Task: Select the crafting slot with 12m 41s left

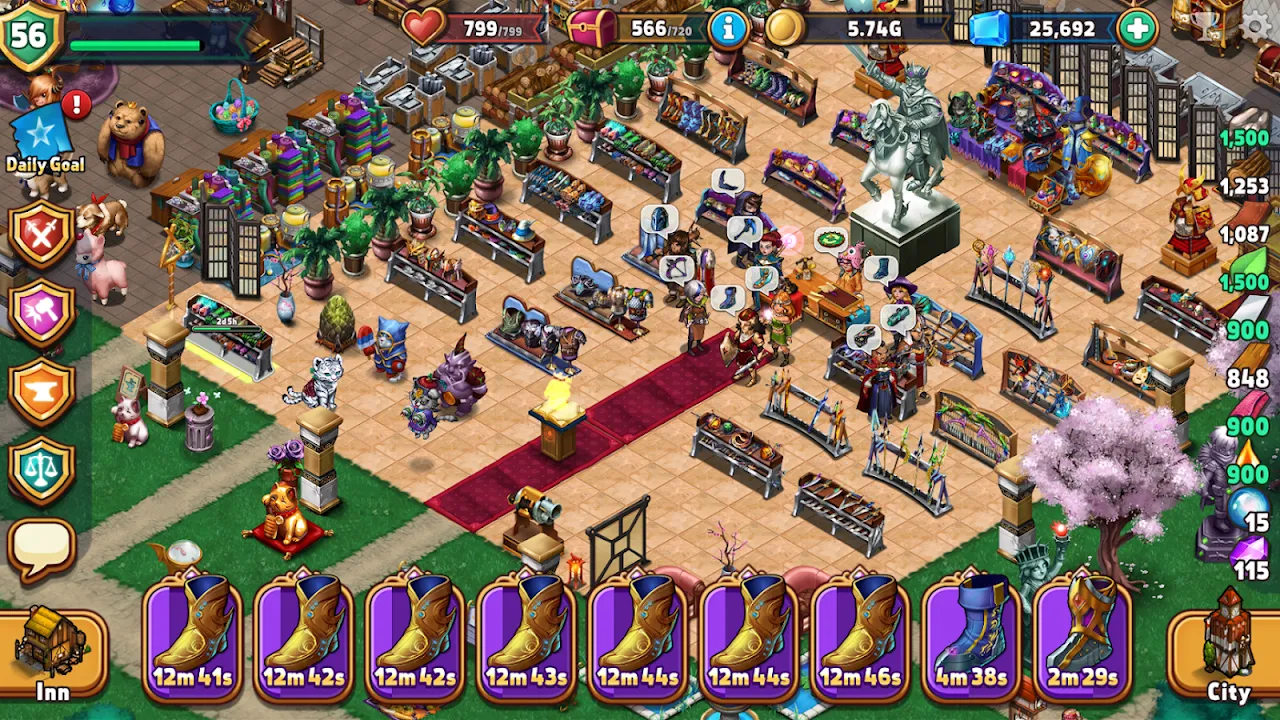Action: point(192,635)
